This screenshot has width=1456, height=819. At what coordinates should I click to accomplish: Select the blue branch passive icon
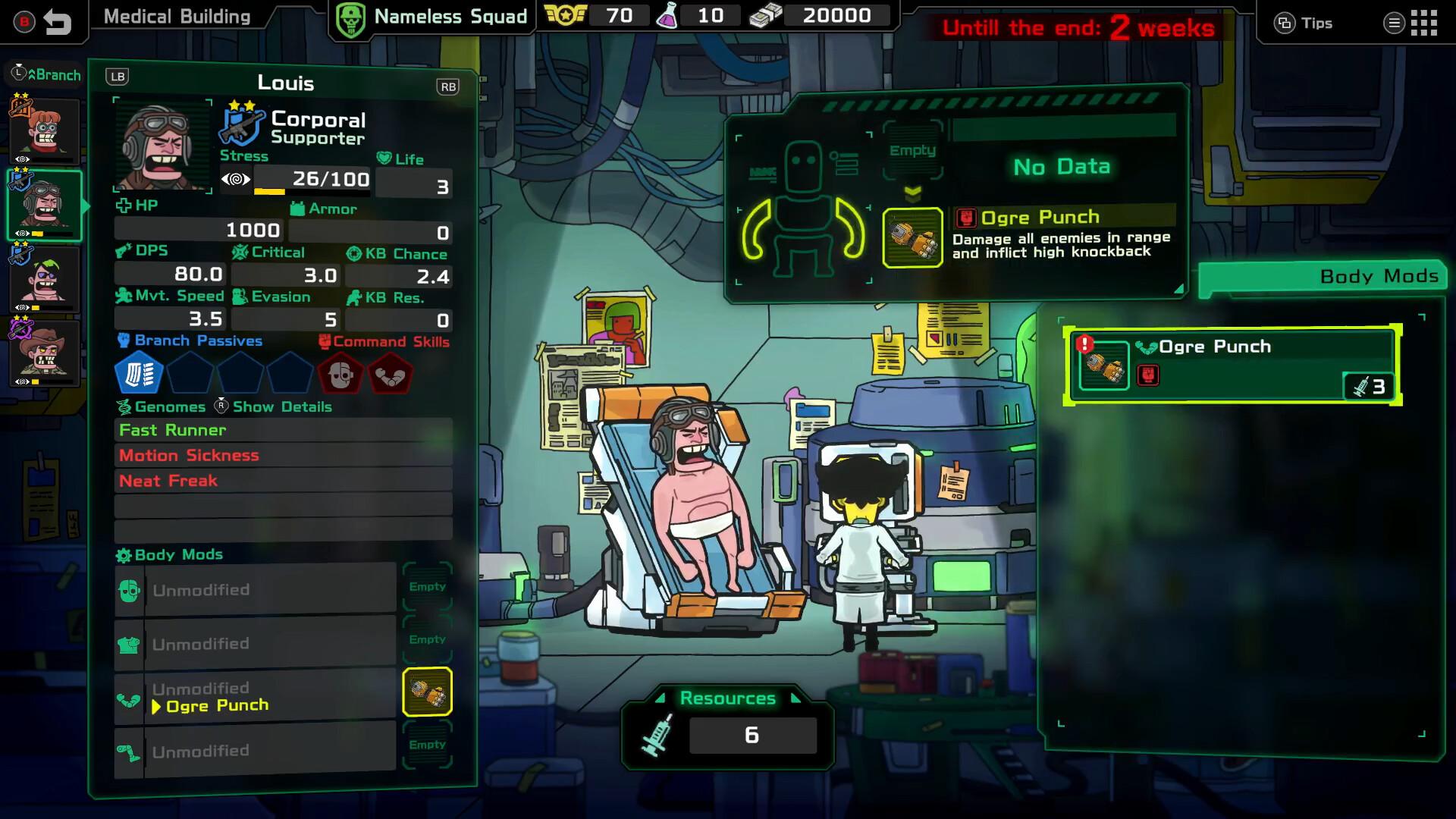(139, 374)
